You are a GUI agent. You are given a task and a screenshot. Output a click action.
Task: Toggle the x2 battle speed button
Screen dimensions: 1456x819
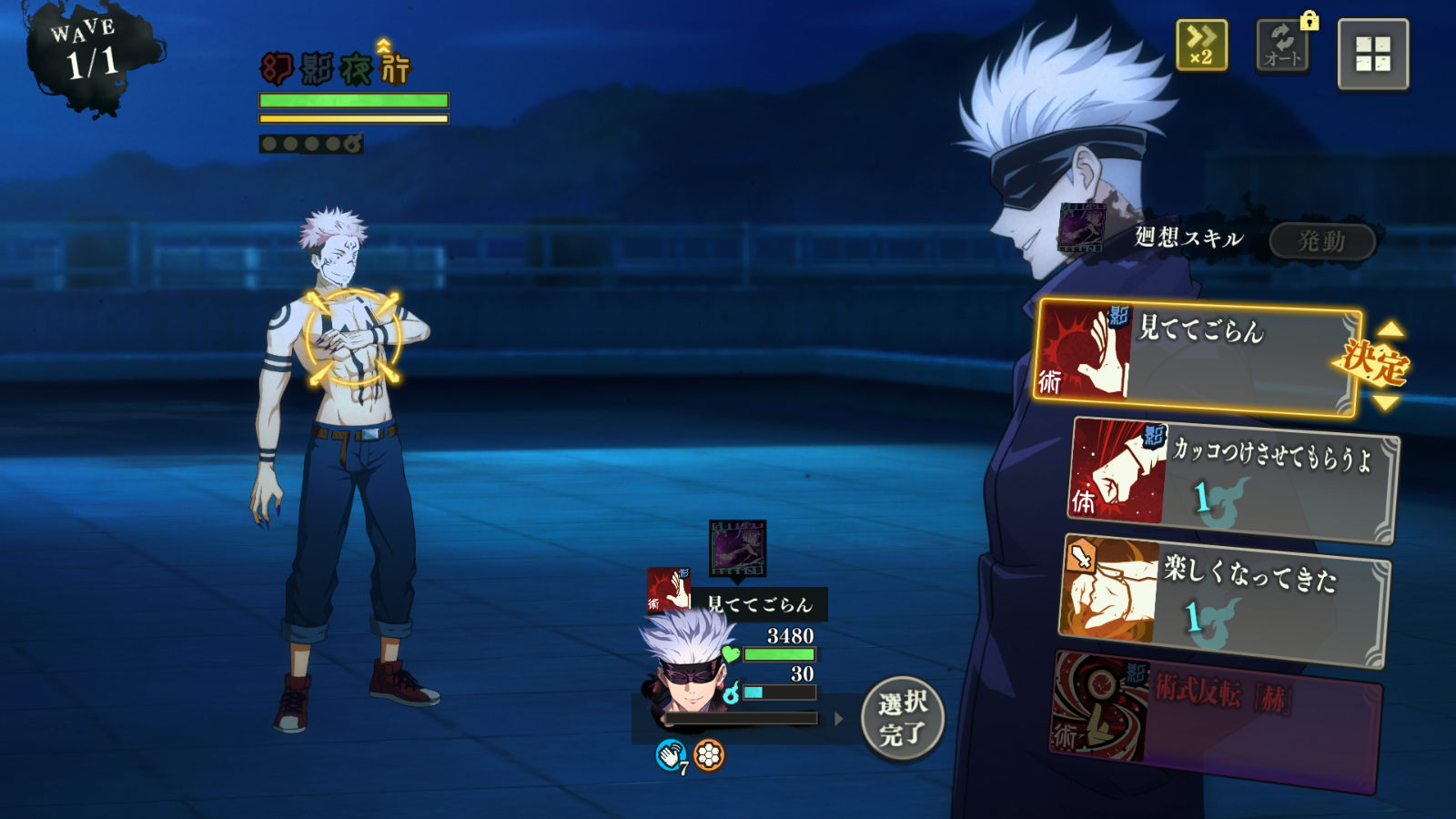(1201, 45)
